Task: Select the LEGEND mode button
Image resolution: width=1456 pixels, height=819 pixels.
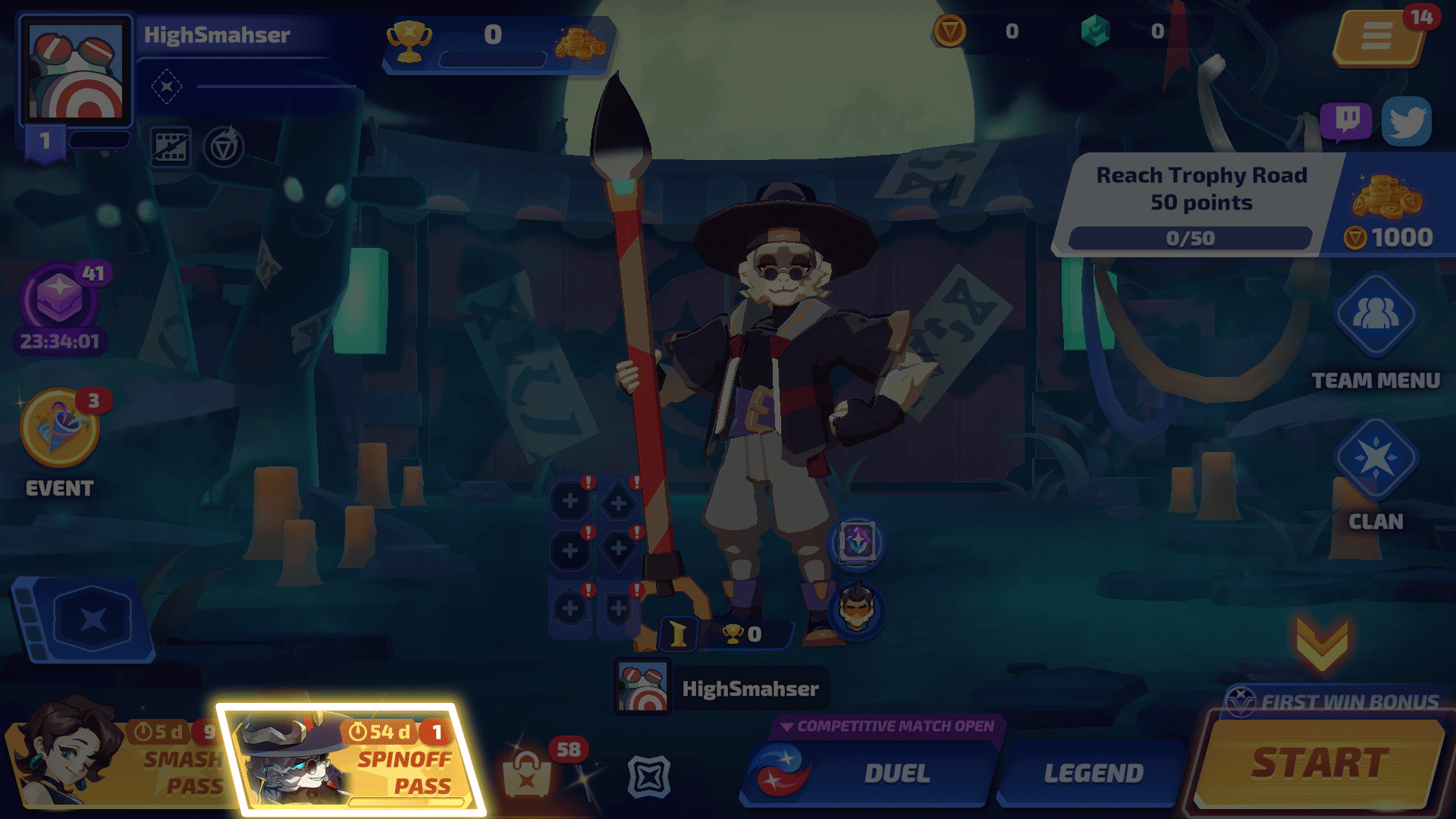Action: pos(1092,773)
